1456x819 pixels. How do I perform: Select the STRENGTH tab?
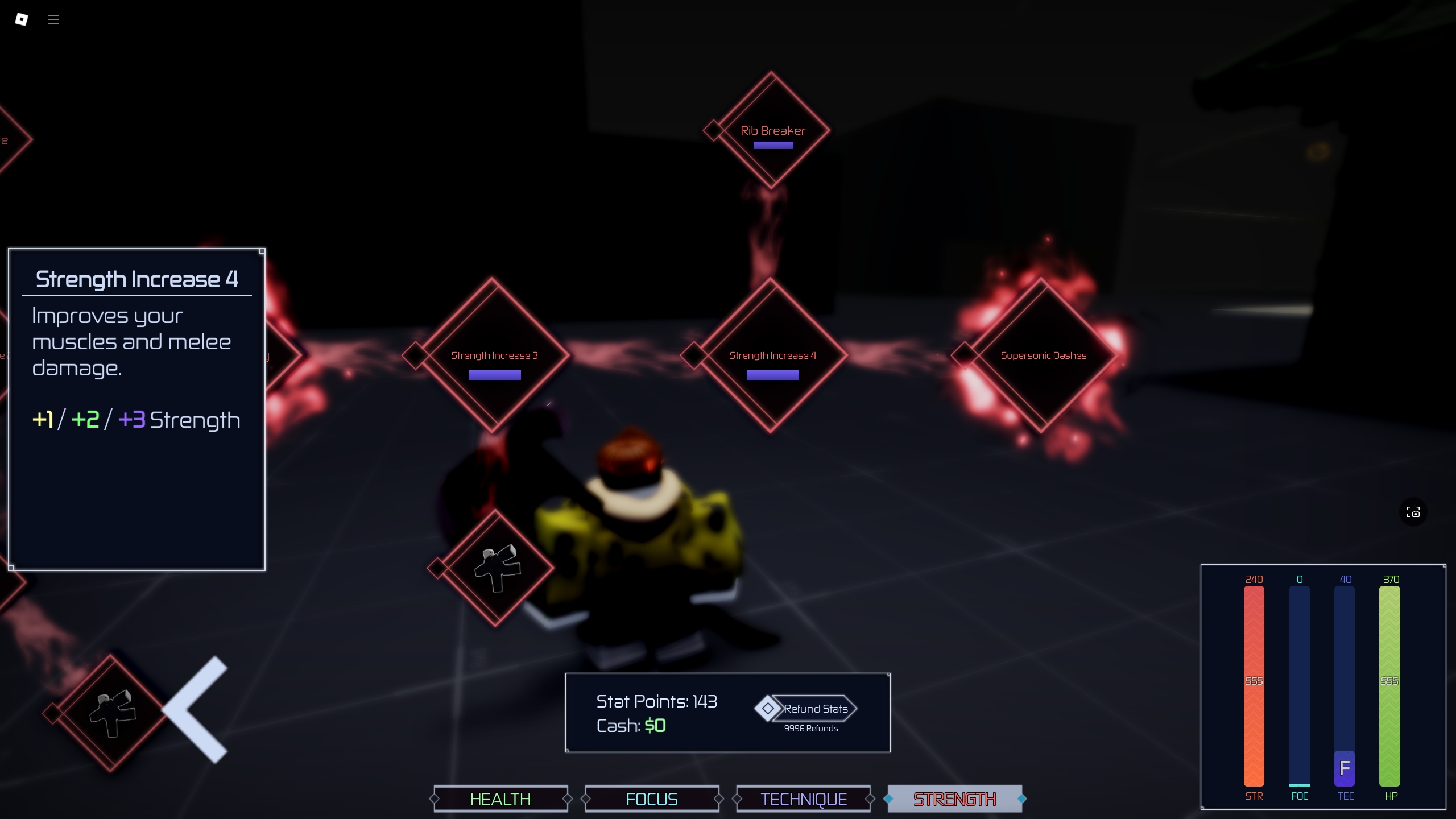[x=954, y=799]
